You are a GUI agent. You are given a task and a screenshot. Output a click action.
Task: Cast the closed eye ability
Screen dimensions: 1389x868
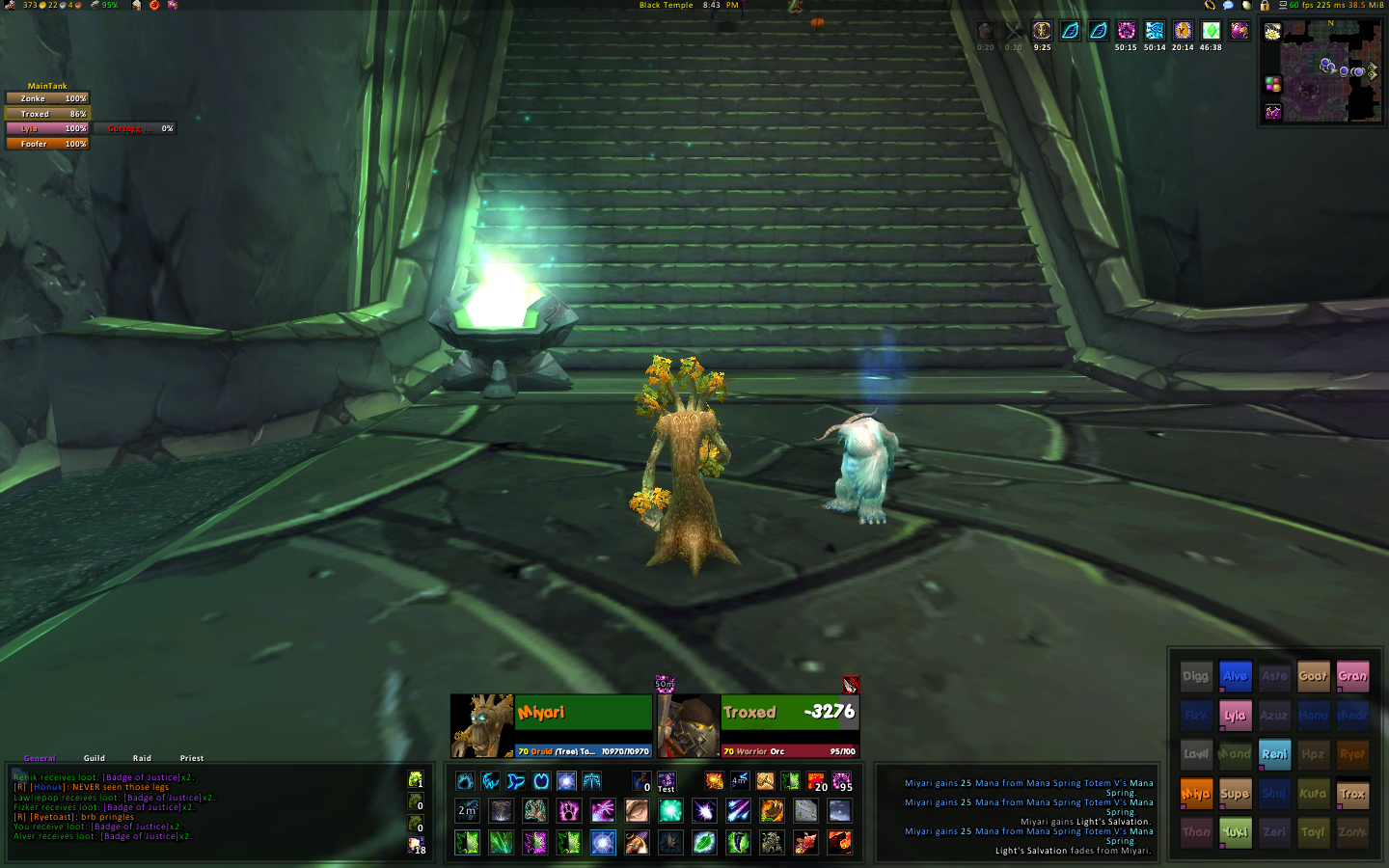pyautogui.click(x=637, y=810)
